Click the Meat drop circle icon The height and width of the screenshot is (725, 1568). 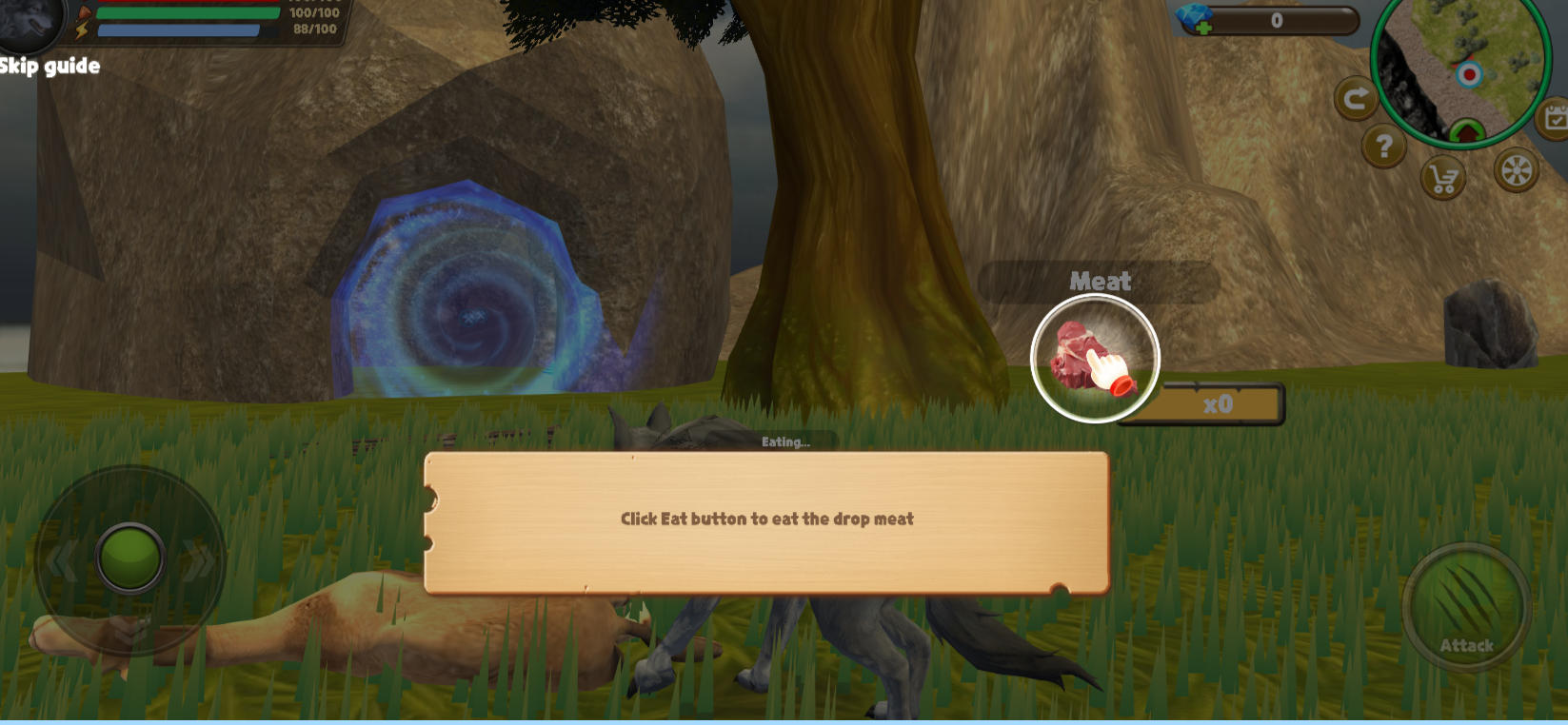point(1093,358)
